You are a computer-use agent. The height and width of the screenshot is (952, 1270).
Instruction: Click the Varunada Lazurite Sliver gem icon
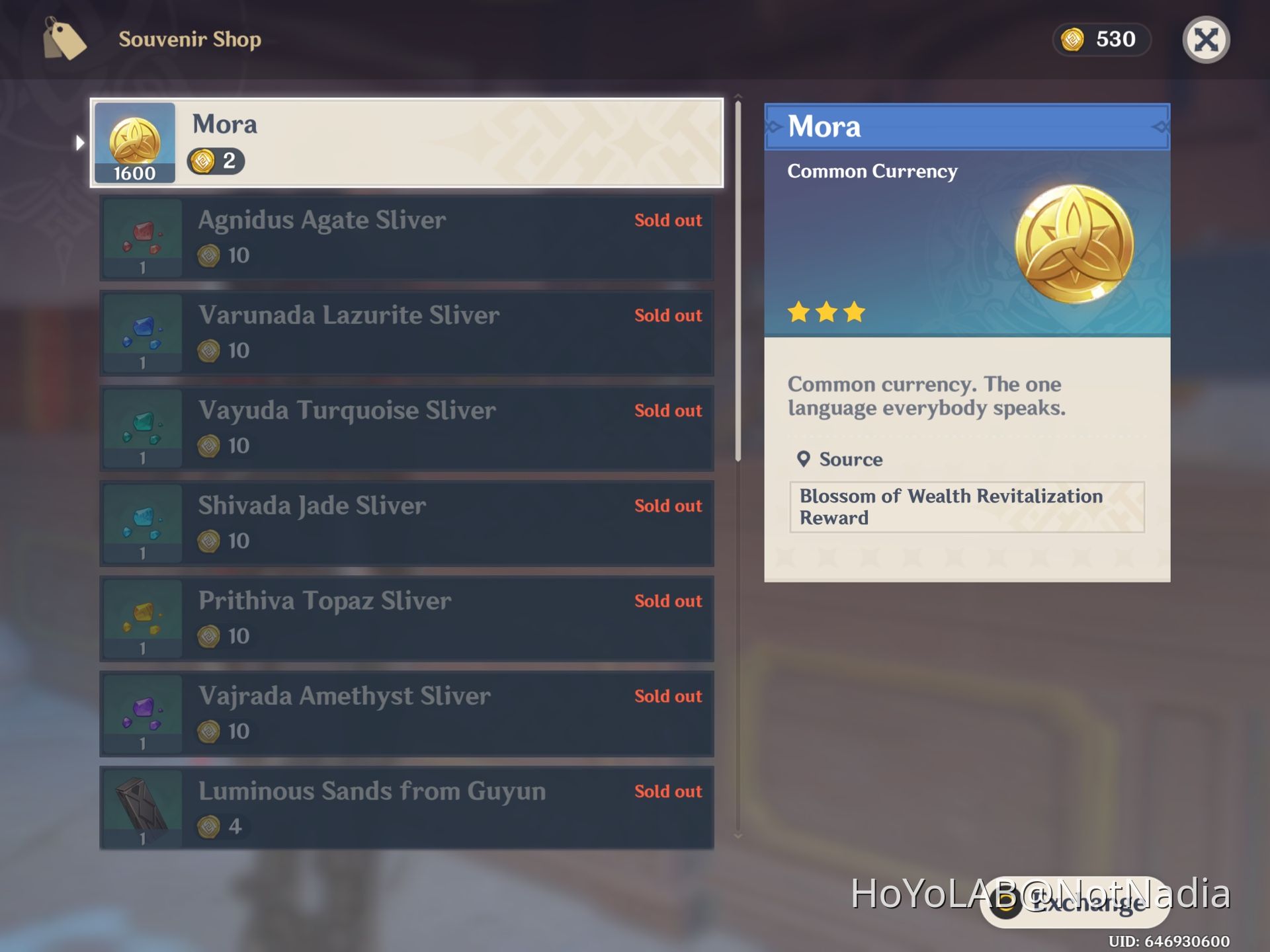pos(142,333)
